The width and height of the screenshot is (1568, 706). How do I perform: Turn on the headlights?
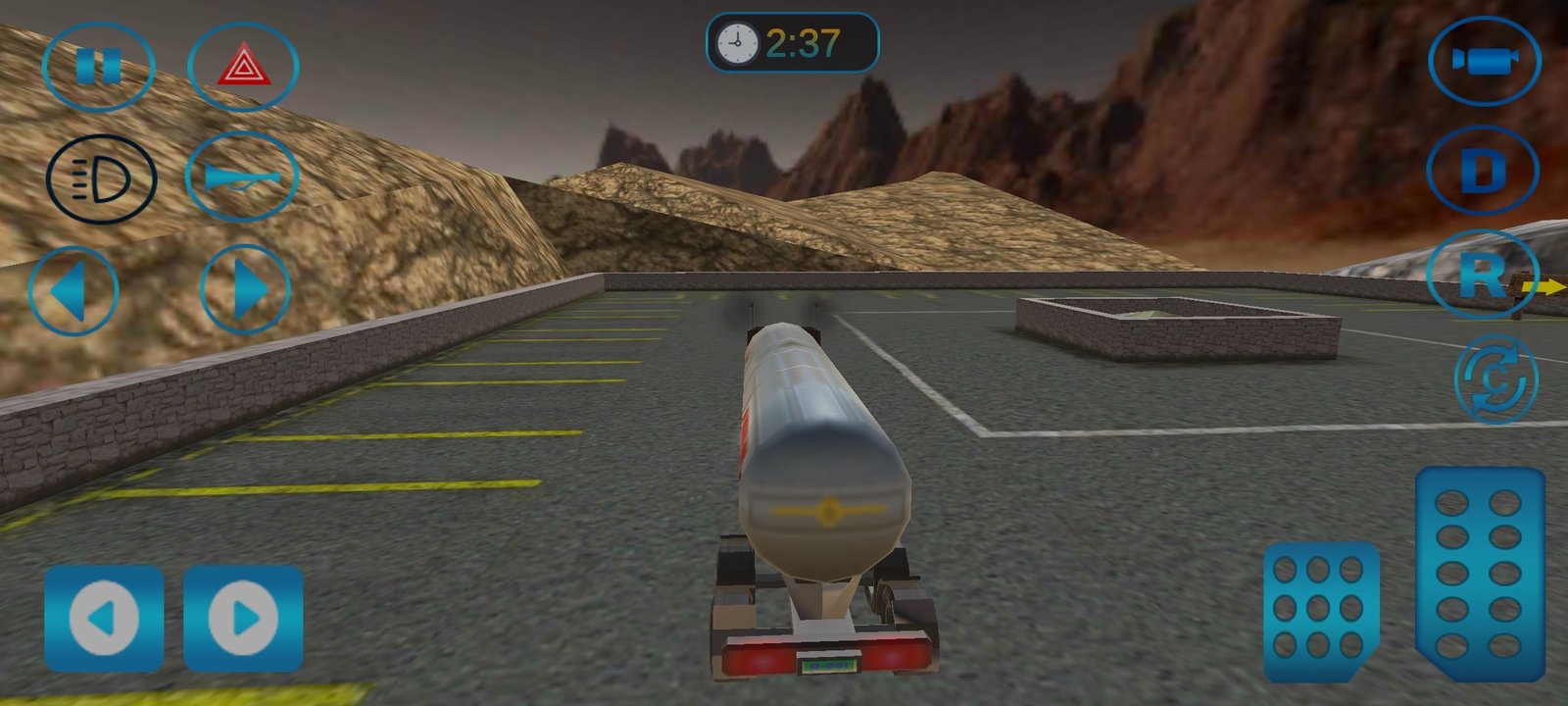pyautogui.click(x=101, y=179)
